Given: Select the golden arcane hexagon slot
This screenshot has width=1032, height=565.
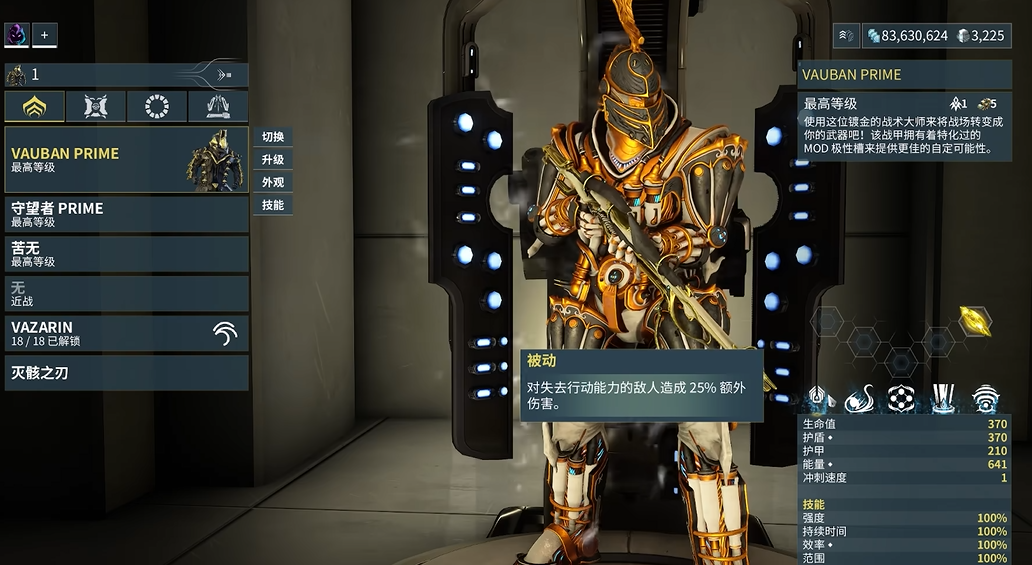Looking at the screenshot, I should click(x=975, y=321).
